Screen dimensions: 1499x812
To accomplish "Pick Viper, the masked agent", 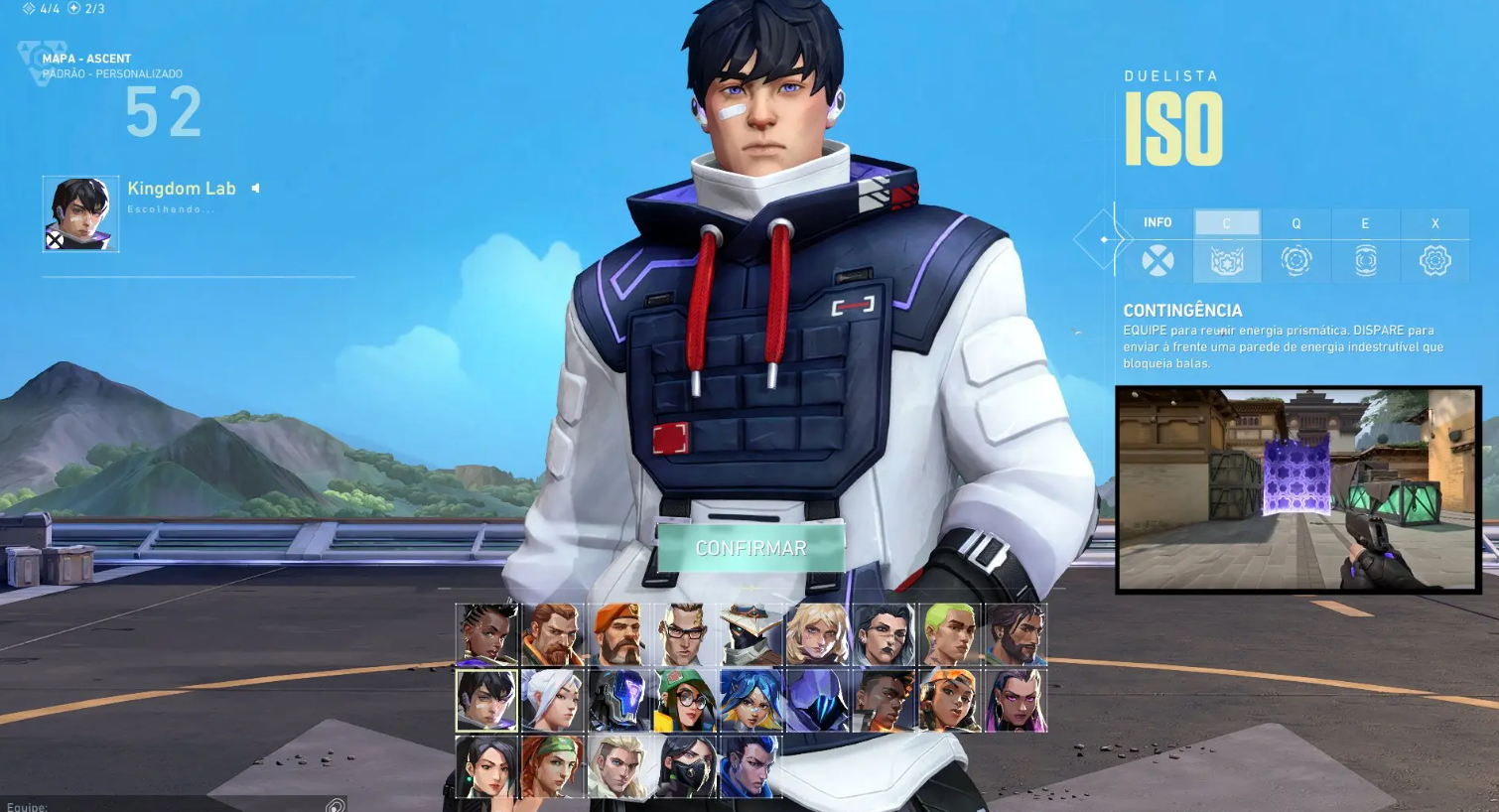I will point(684,767).
